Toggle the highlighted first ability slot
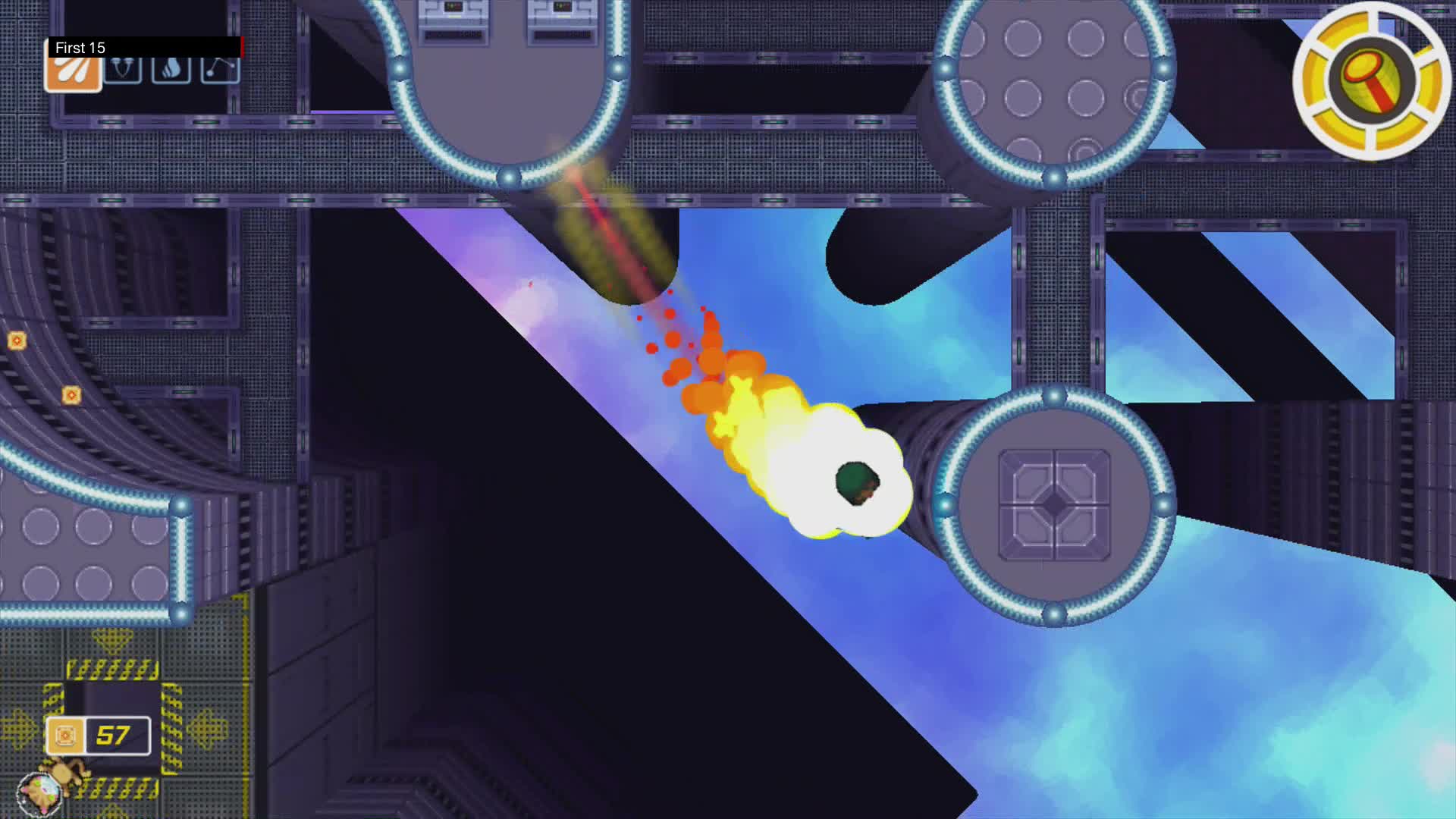Viewport: 1456px width, 819px height. [74, 72]
